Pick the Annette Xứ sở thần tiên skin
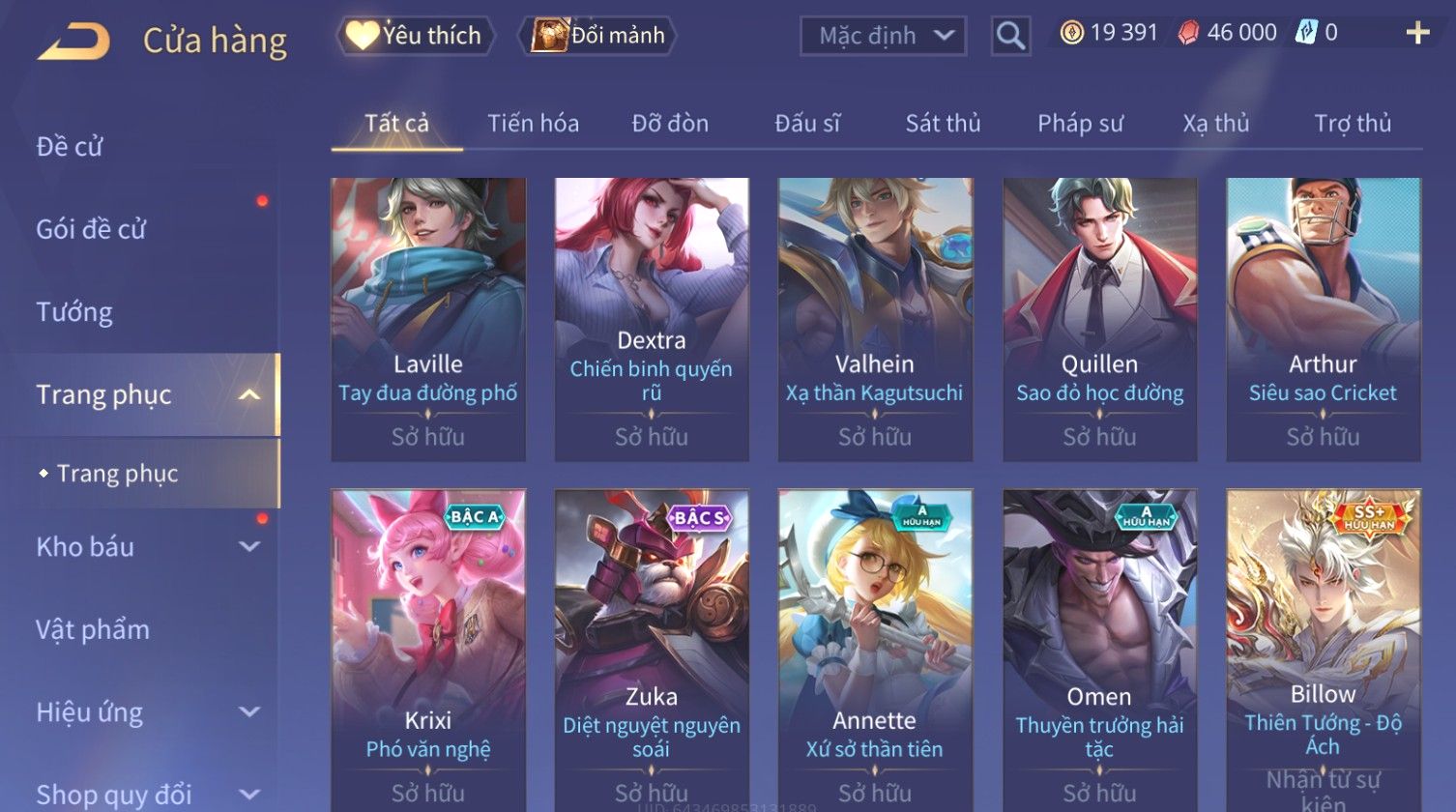Image resolution: width=1456 pixels, height=812 pixels. [875, 648]
